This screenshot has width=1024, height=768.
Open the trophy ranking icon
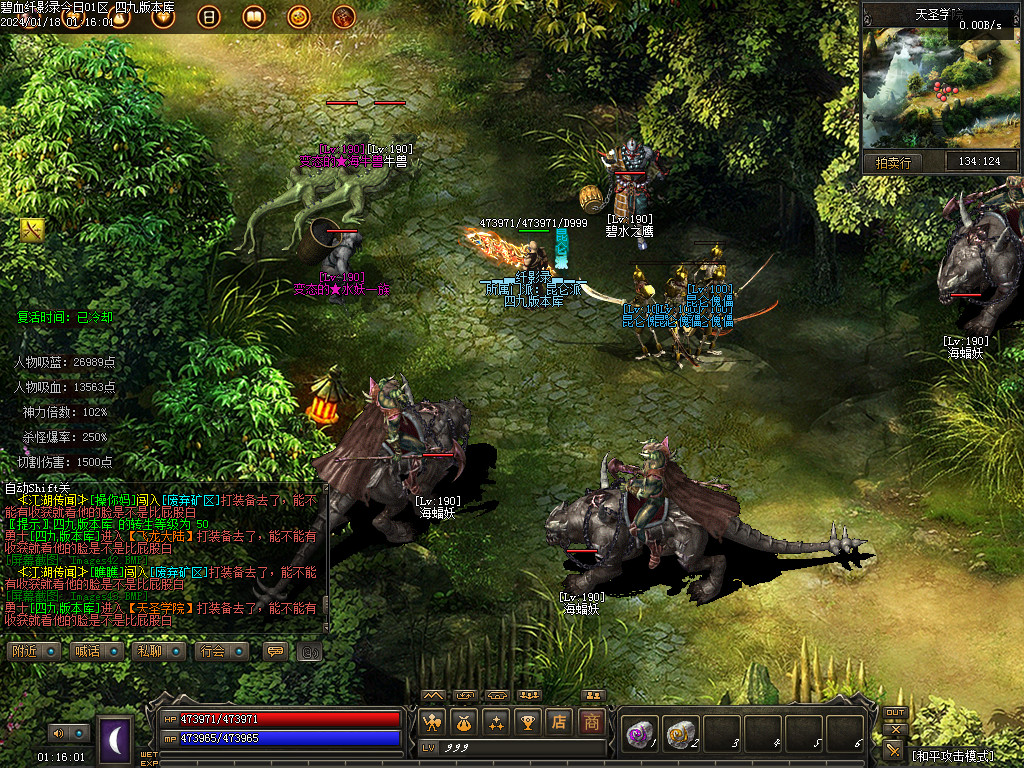[x=528, y=722]
